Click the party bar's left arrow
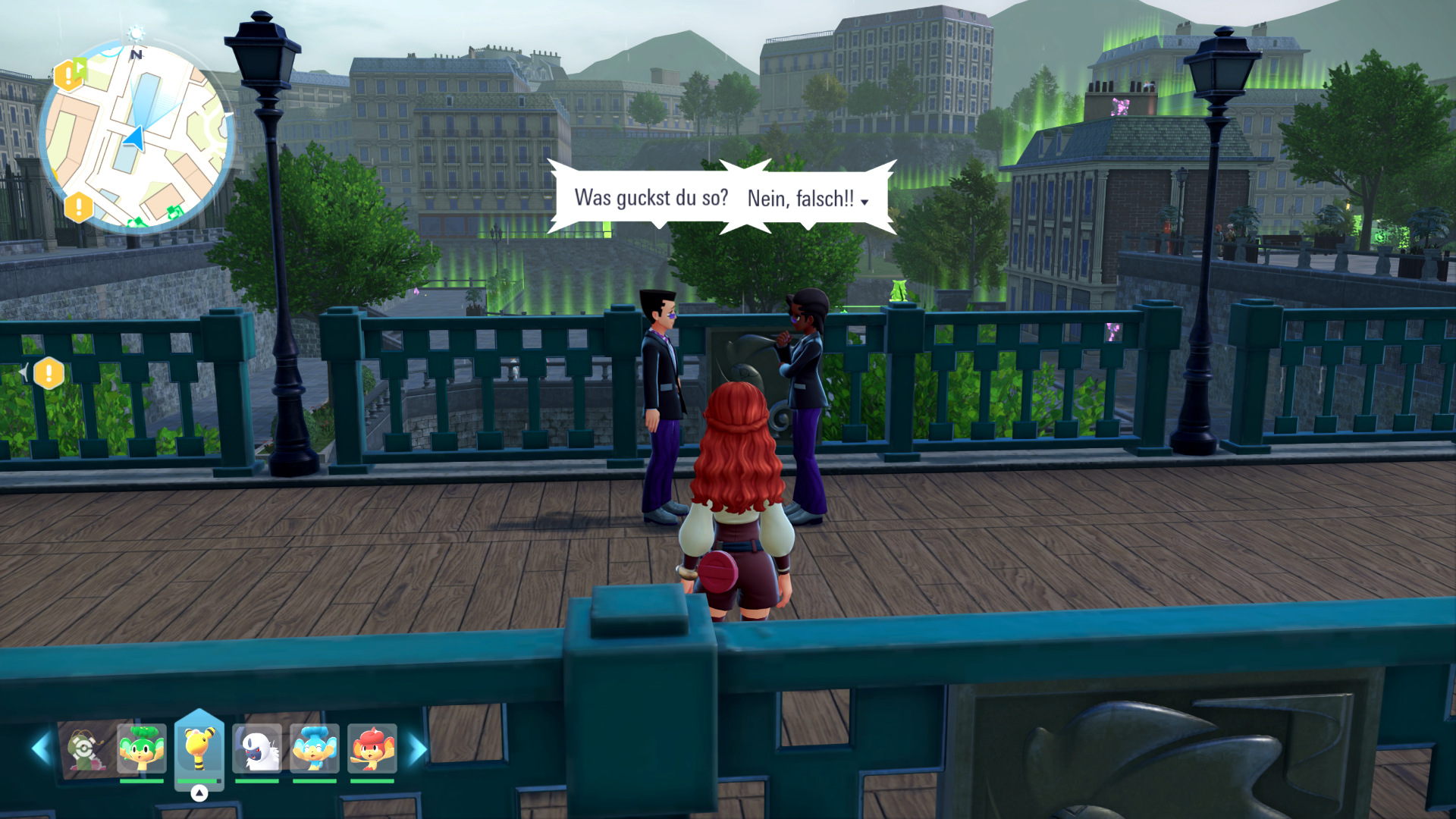The image size is (1456, 819). [40, 749]
